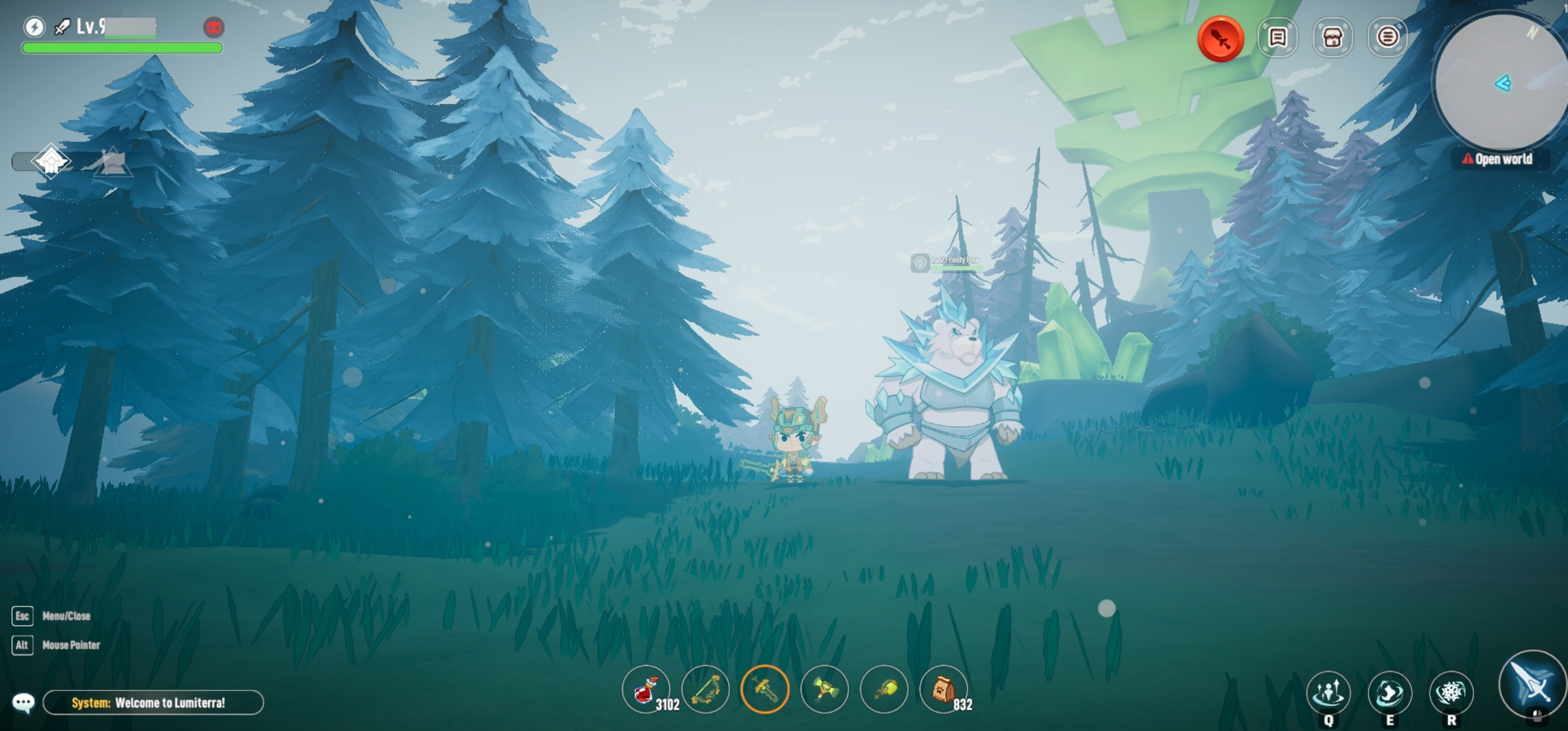Select the red health potion slot
The height and width of the screenshot is (731, 1568).
pyautogui.click(x=646, y=690)
